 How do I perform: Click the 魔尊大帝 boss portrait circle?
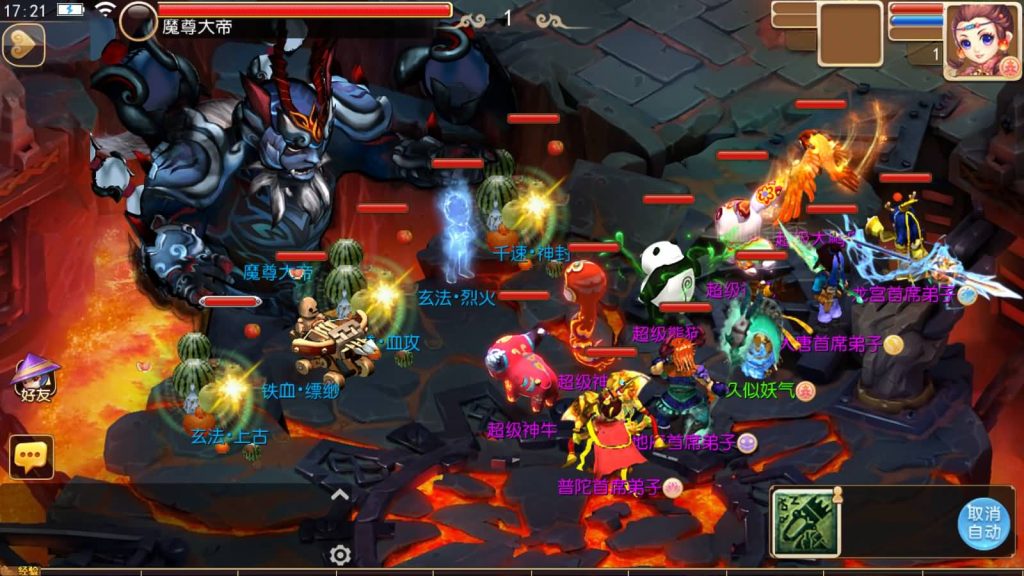coord(138,21)
